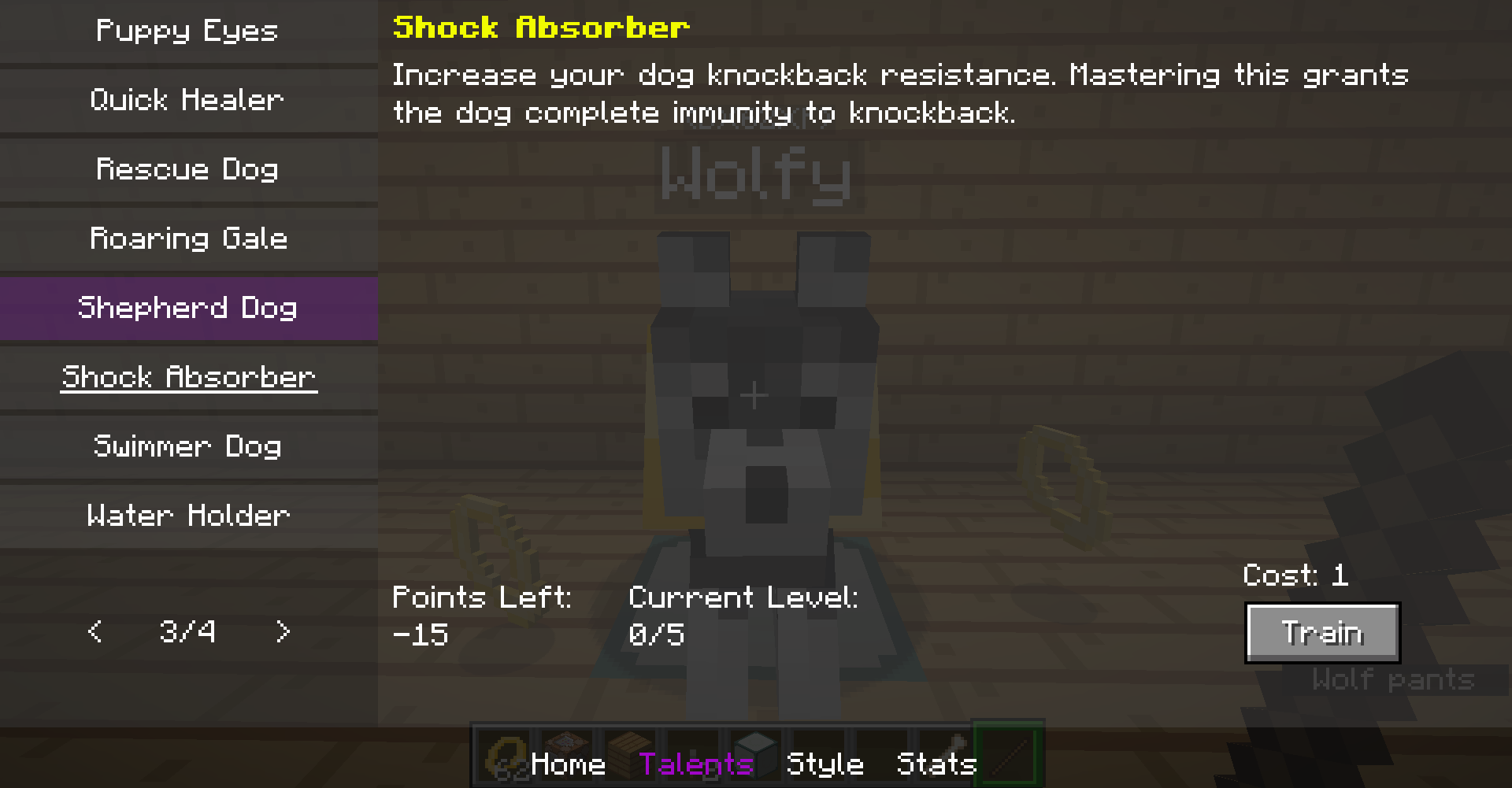Viewport: 1512px width, 788px height.
Task: Switch to the Style tab
Action: [825, 764]
